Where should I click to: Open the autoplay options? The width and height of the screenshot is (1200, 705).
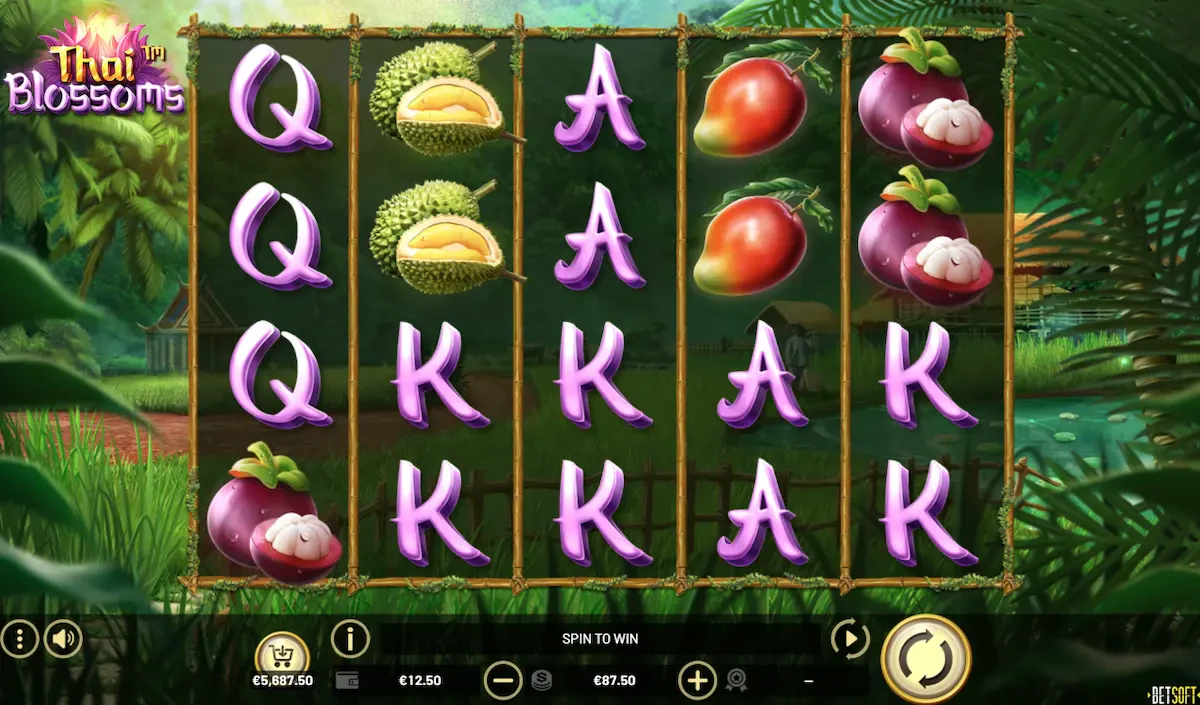point(849,638)
